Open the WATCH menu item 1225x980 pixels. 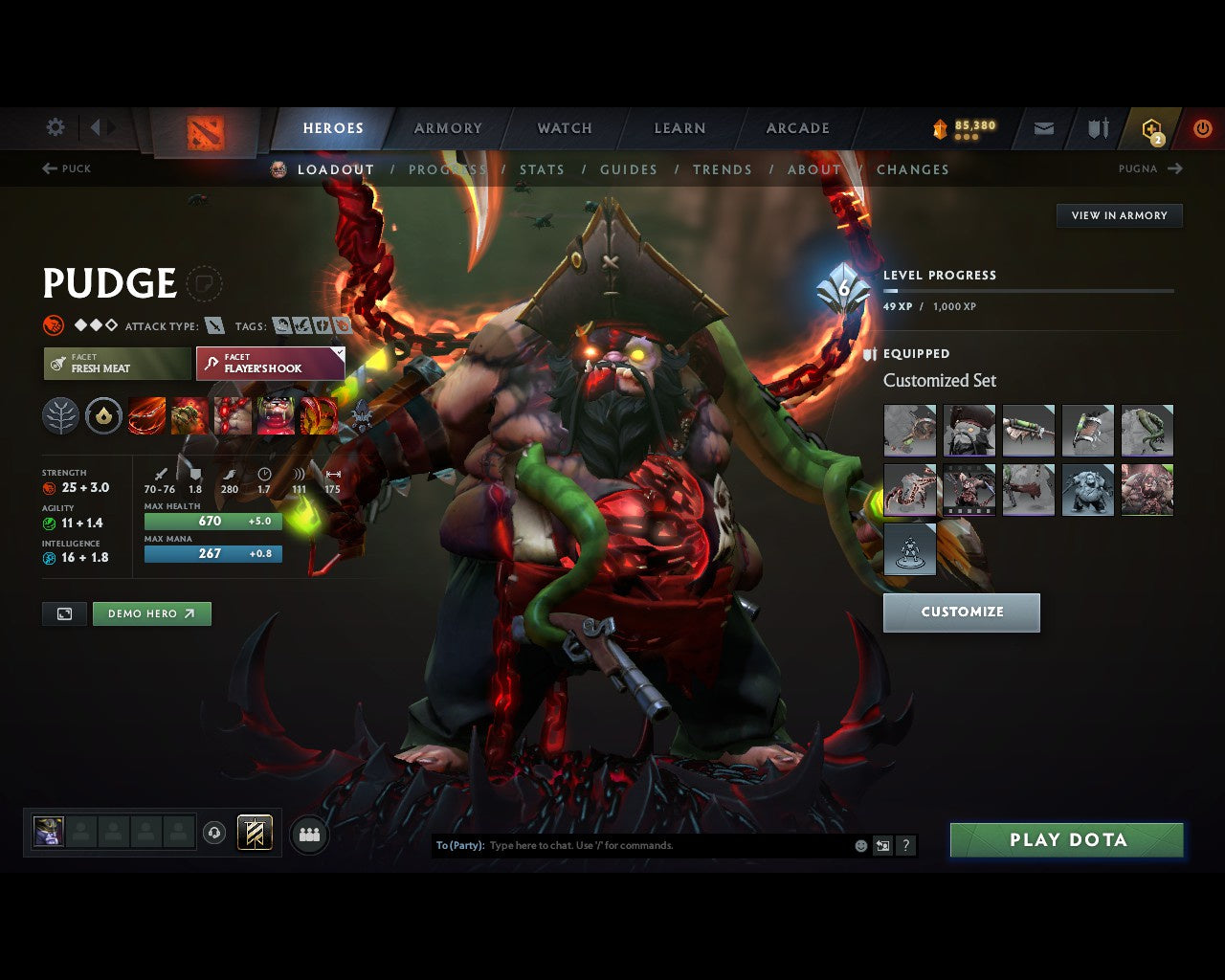click(564, 128)
